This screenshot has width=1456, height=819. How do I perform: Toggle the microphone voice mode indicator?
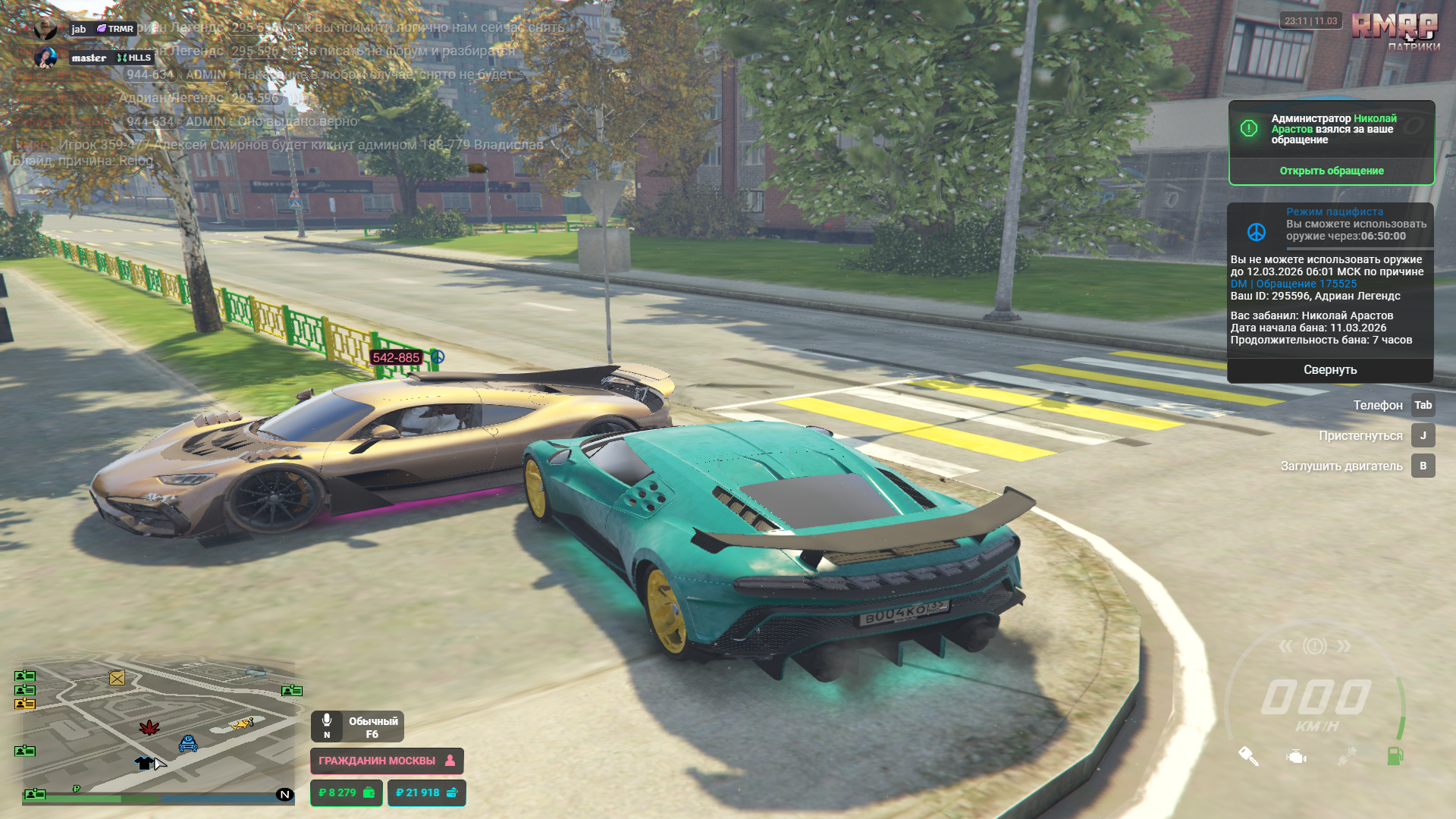357,726
